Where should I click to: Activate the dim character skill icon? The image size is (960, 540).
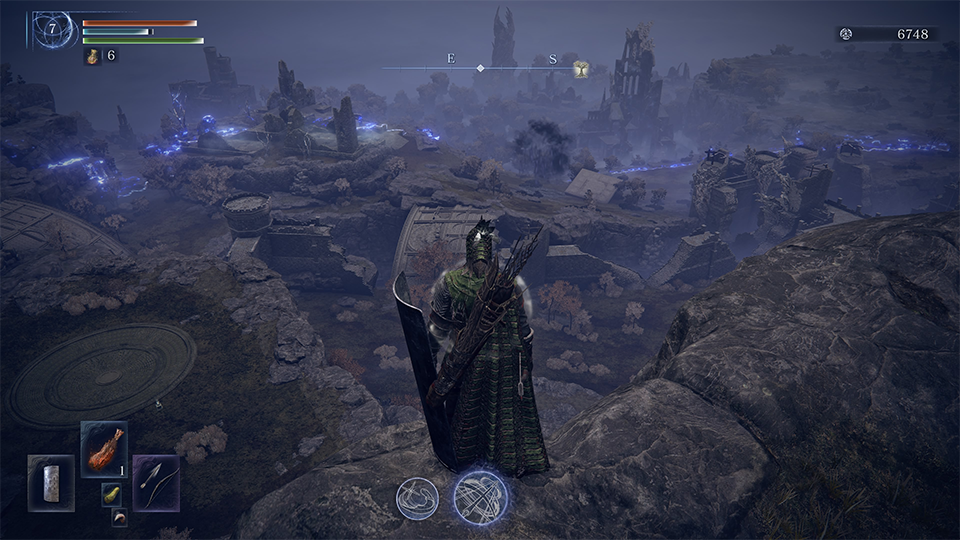(417, 498)
